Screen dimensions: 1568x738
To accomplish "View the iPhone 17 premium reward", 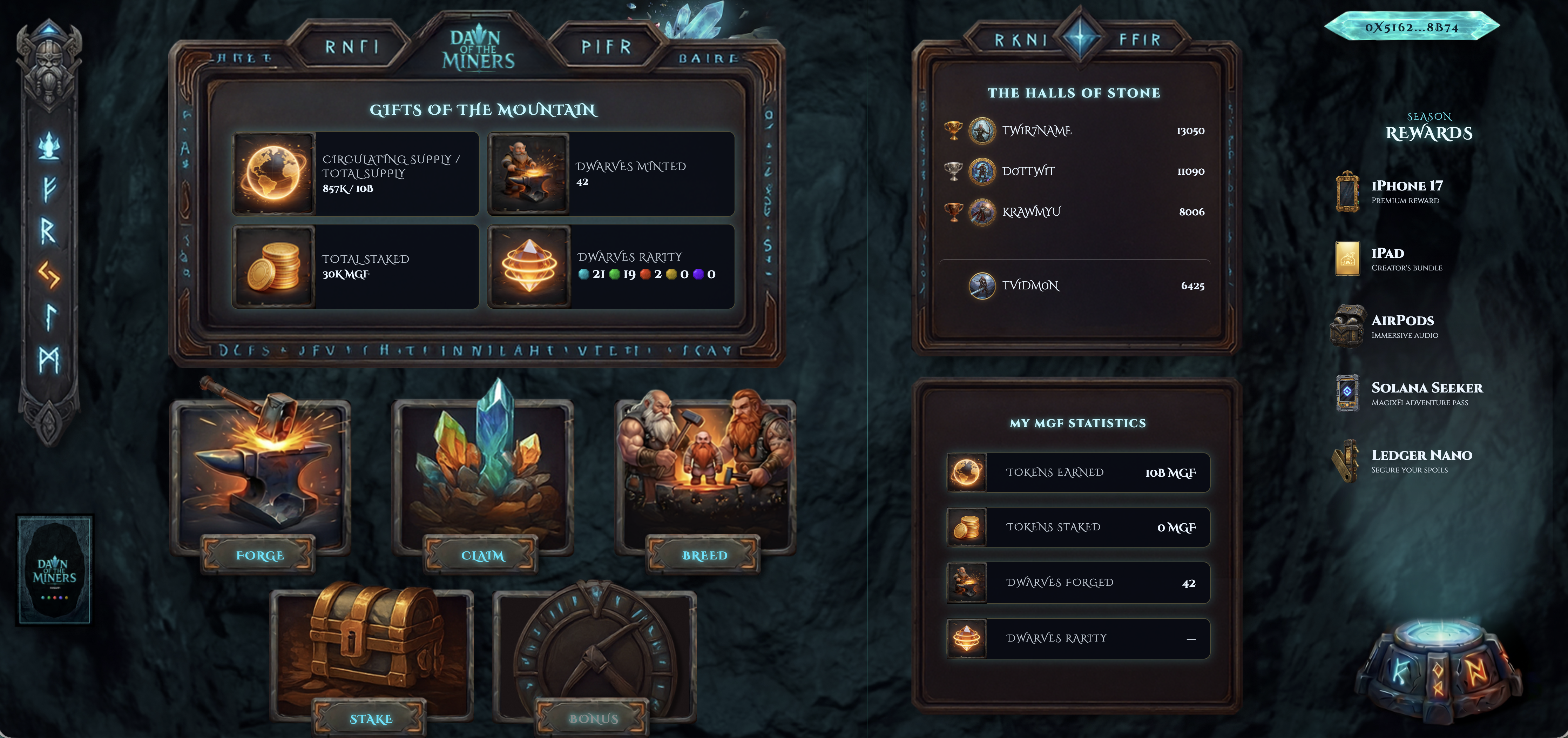I will (x=1406, y=191).
